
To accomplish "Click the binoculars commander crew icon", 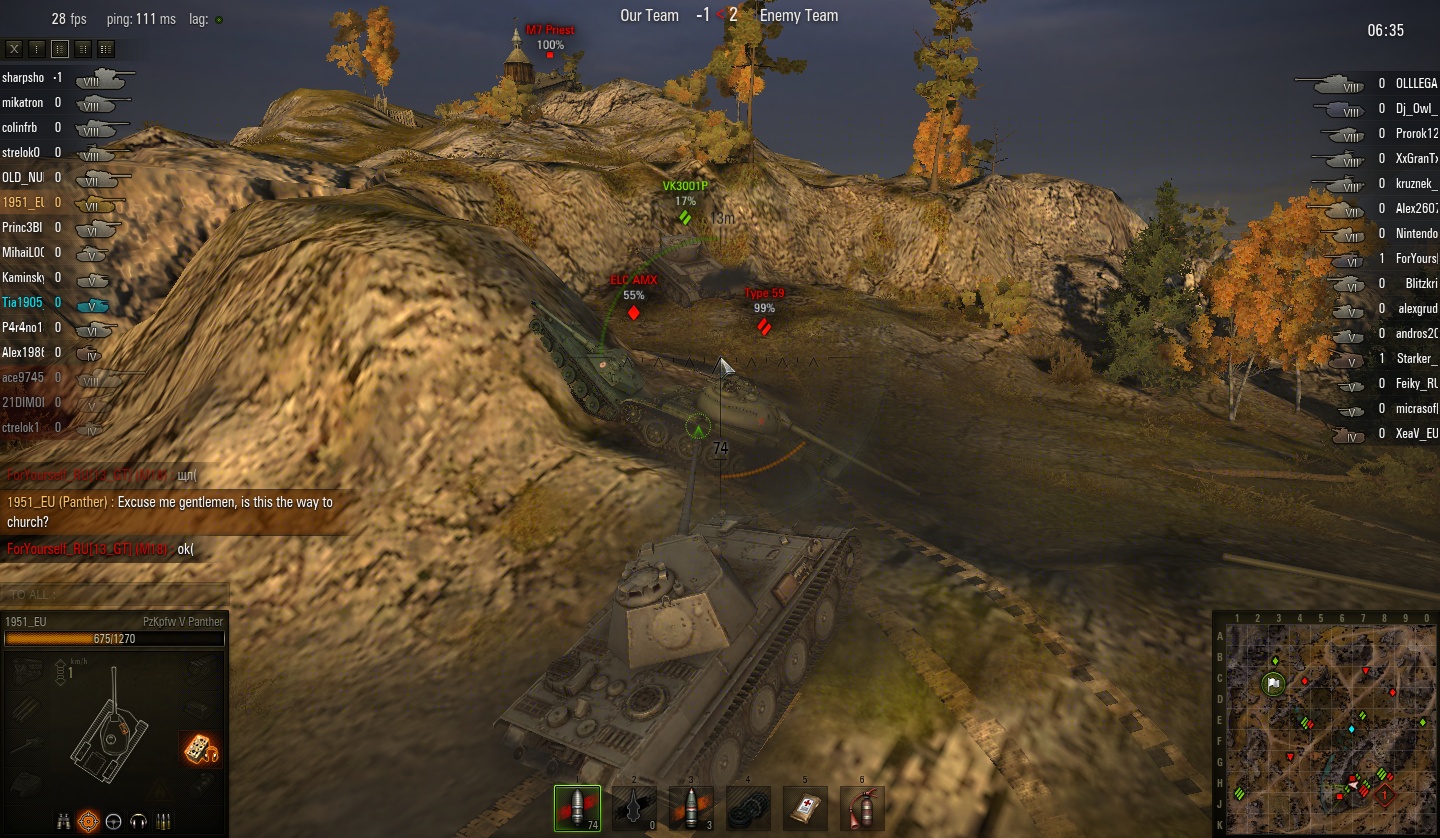I will coord(64,821).
